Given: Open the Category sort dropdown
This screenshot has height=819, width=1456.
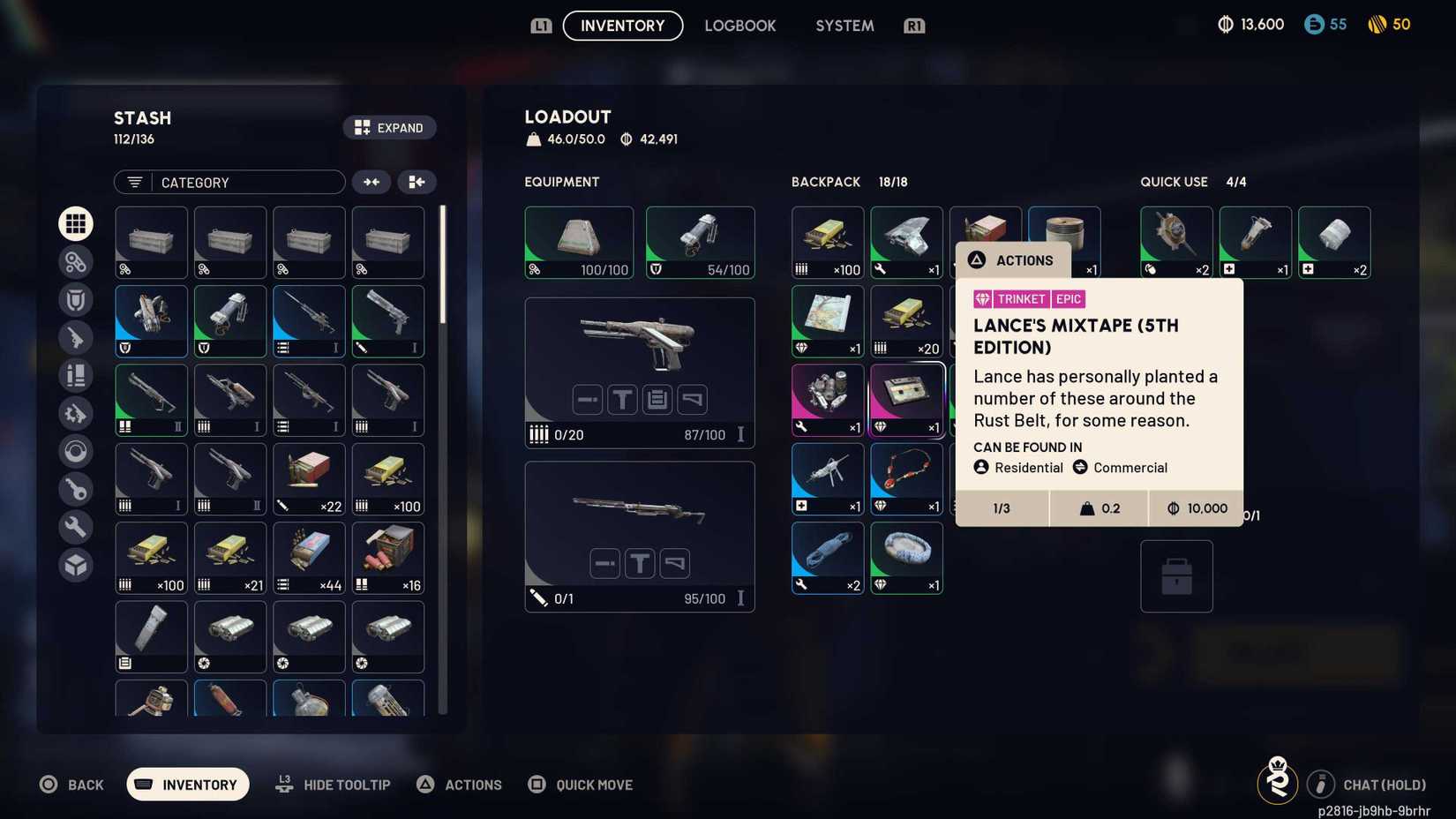Looking at the screenshot, I should (229, 182).
